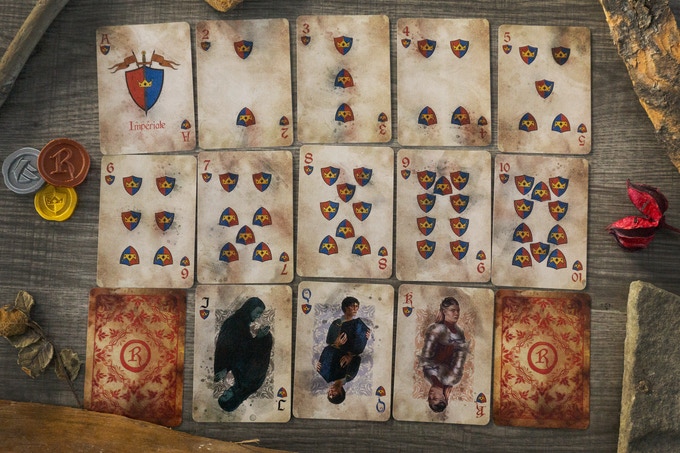Pick the 10 of shields card
The image size is (680, 453).
(540, 220)
